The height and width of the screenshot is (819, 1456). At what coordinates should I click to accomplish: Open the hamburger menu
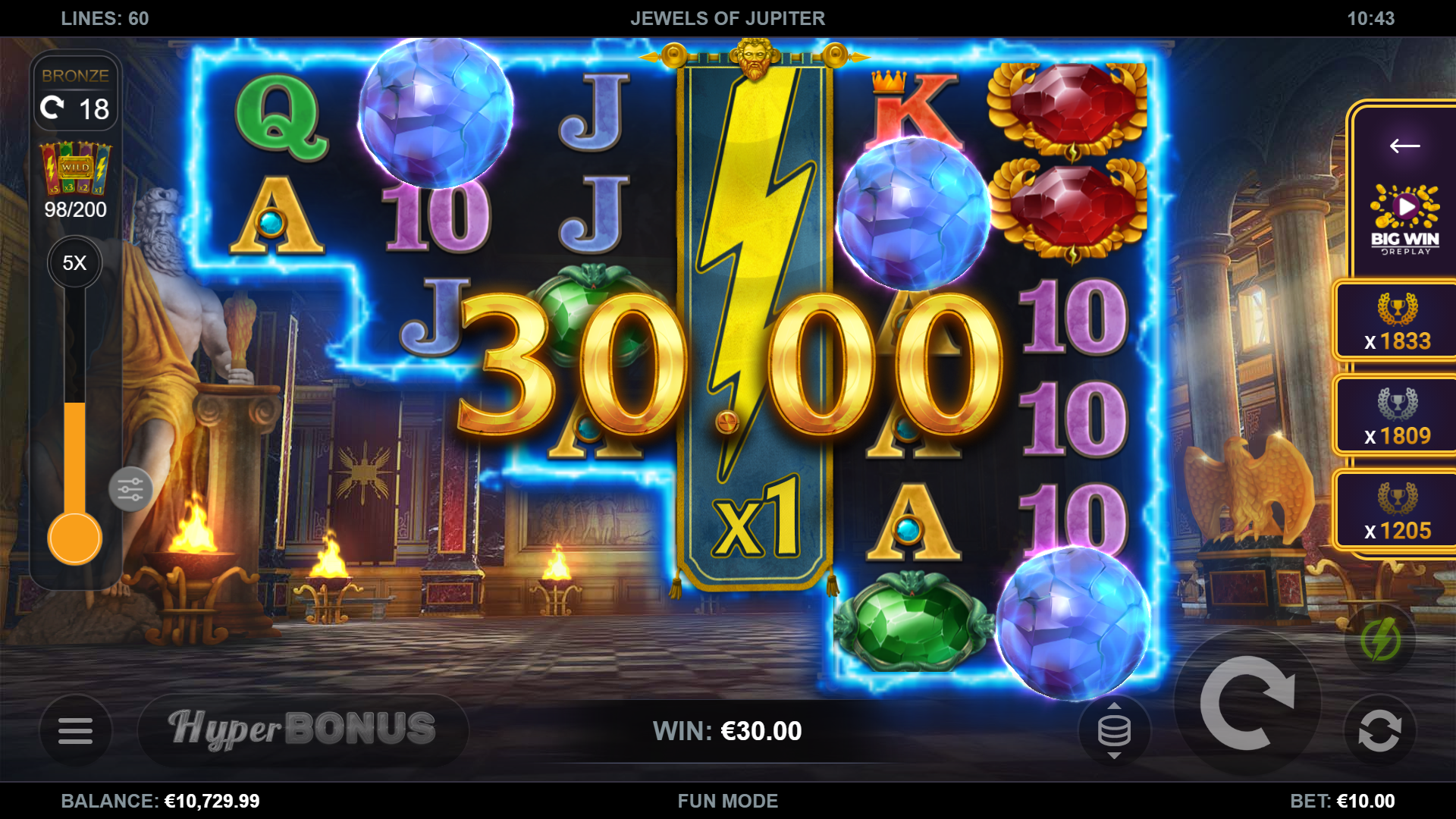pyautogui.click(x=75, y=731)
